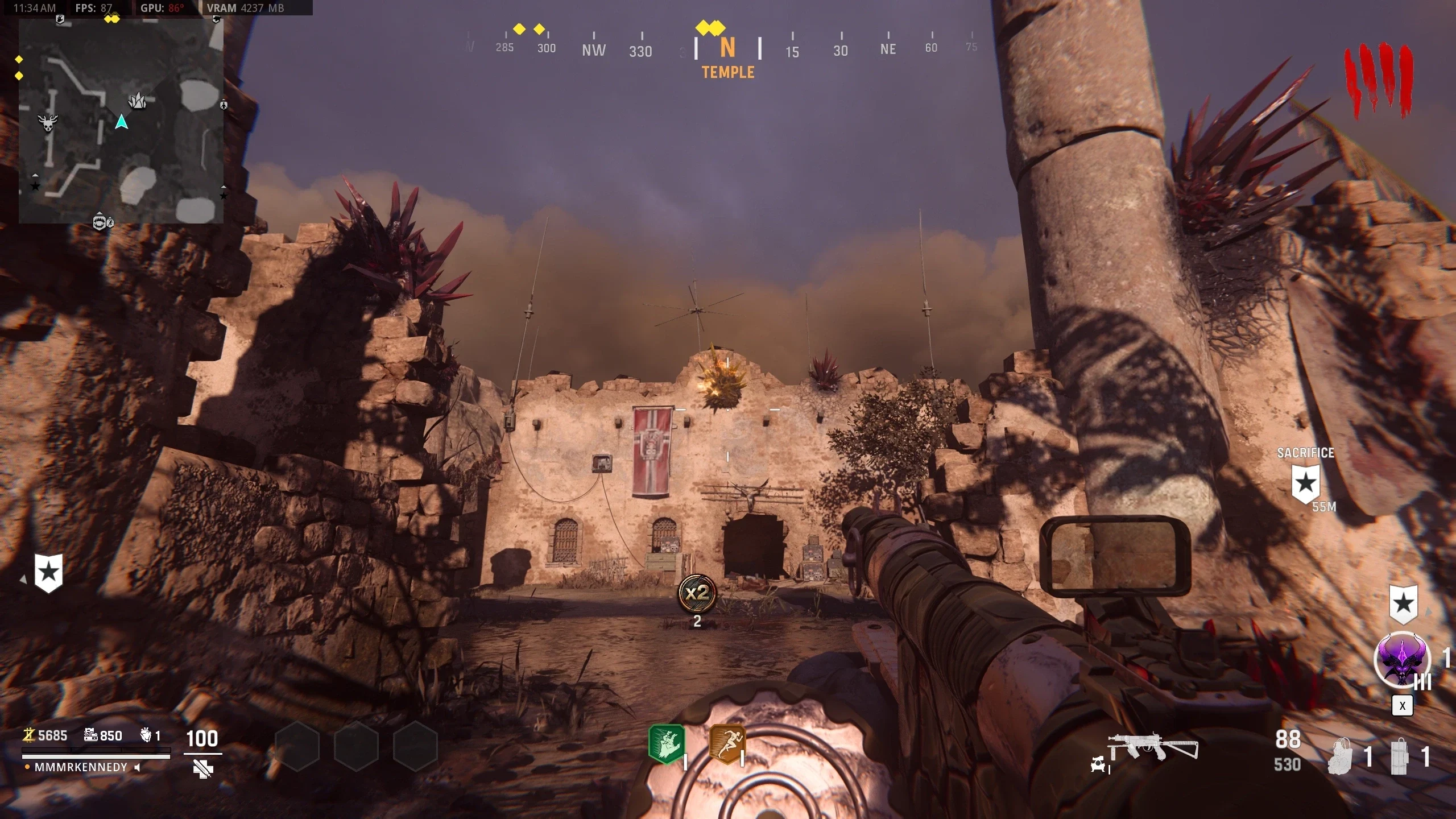
Task: Select the cyan player arrow on minimap
Action: 121,122
